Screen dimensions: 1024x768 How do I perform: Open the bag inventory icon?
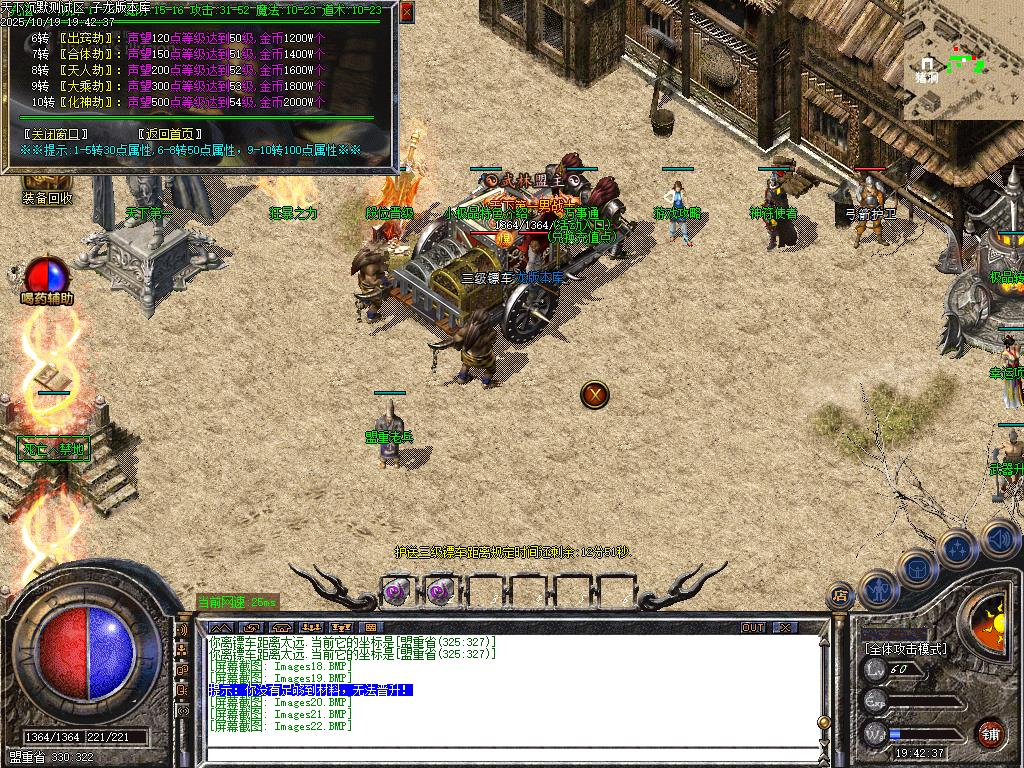pyautogui.click(x=916, y=568)
